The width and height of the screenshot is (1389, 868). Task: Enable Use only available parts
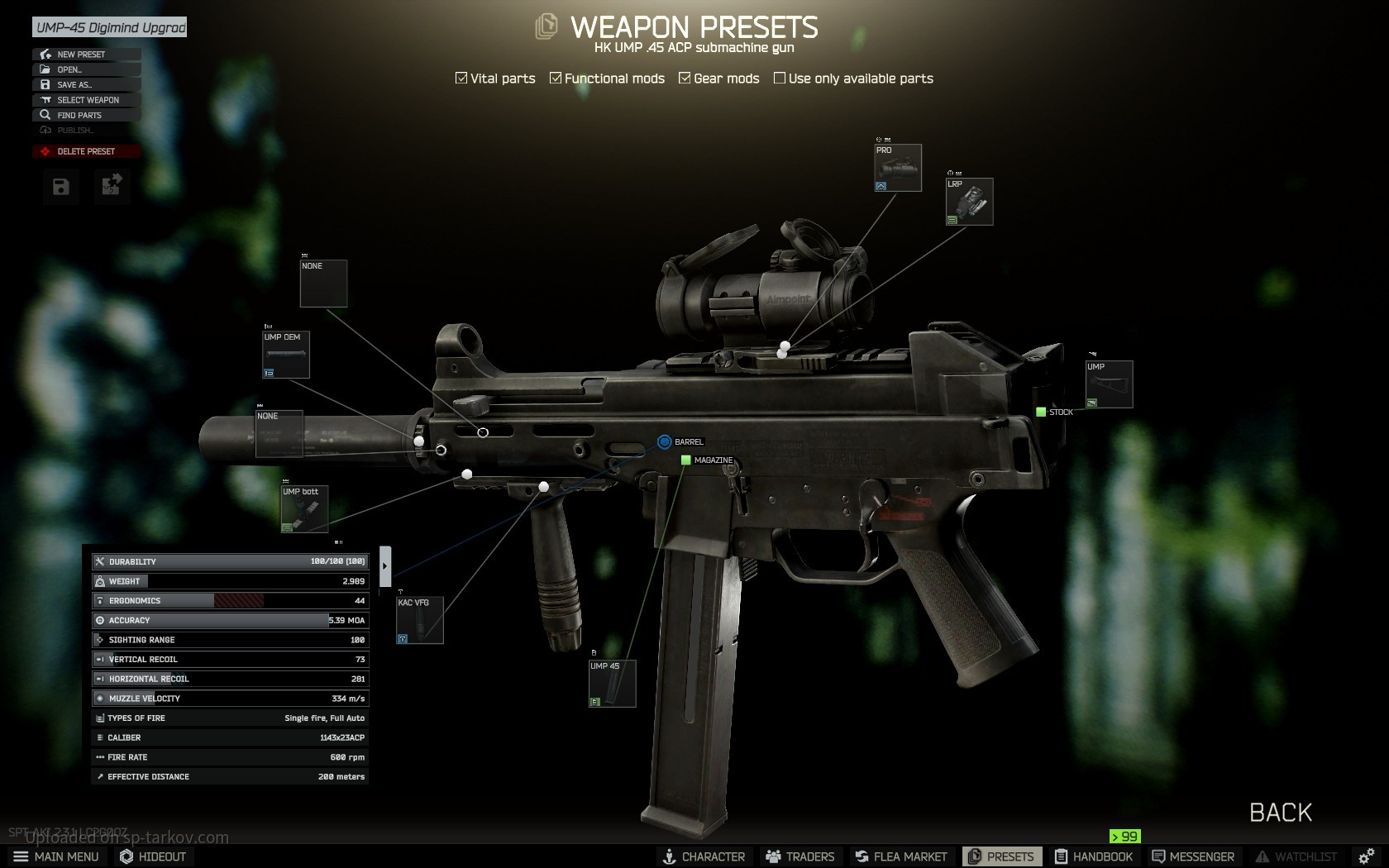pos(780,79)
